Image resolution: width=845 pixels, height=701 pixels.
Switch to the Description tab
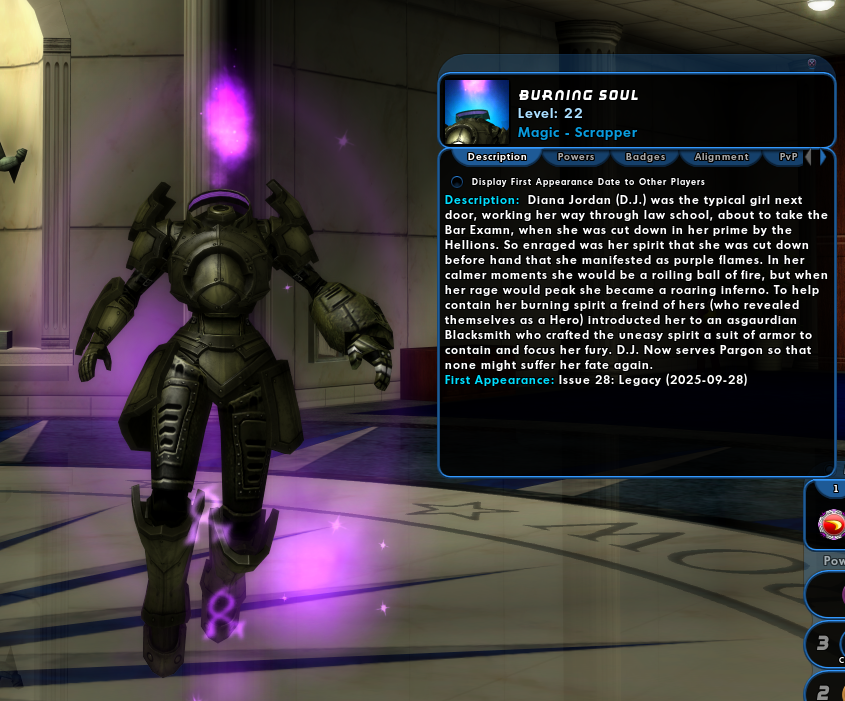pyautogui.click(x=497, y=157)
